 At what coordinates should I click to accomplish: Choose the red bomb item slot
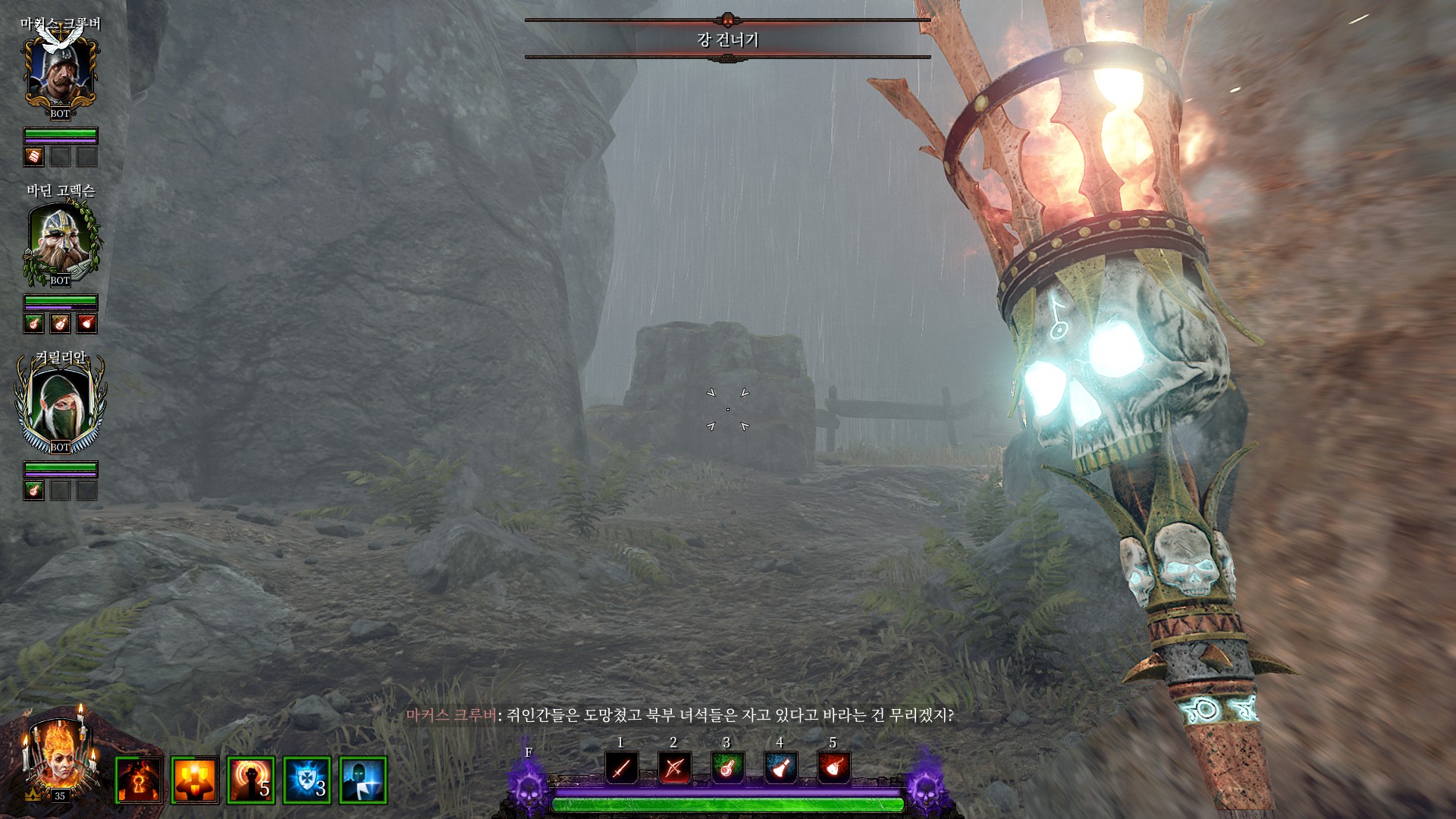(833, 769)
